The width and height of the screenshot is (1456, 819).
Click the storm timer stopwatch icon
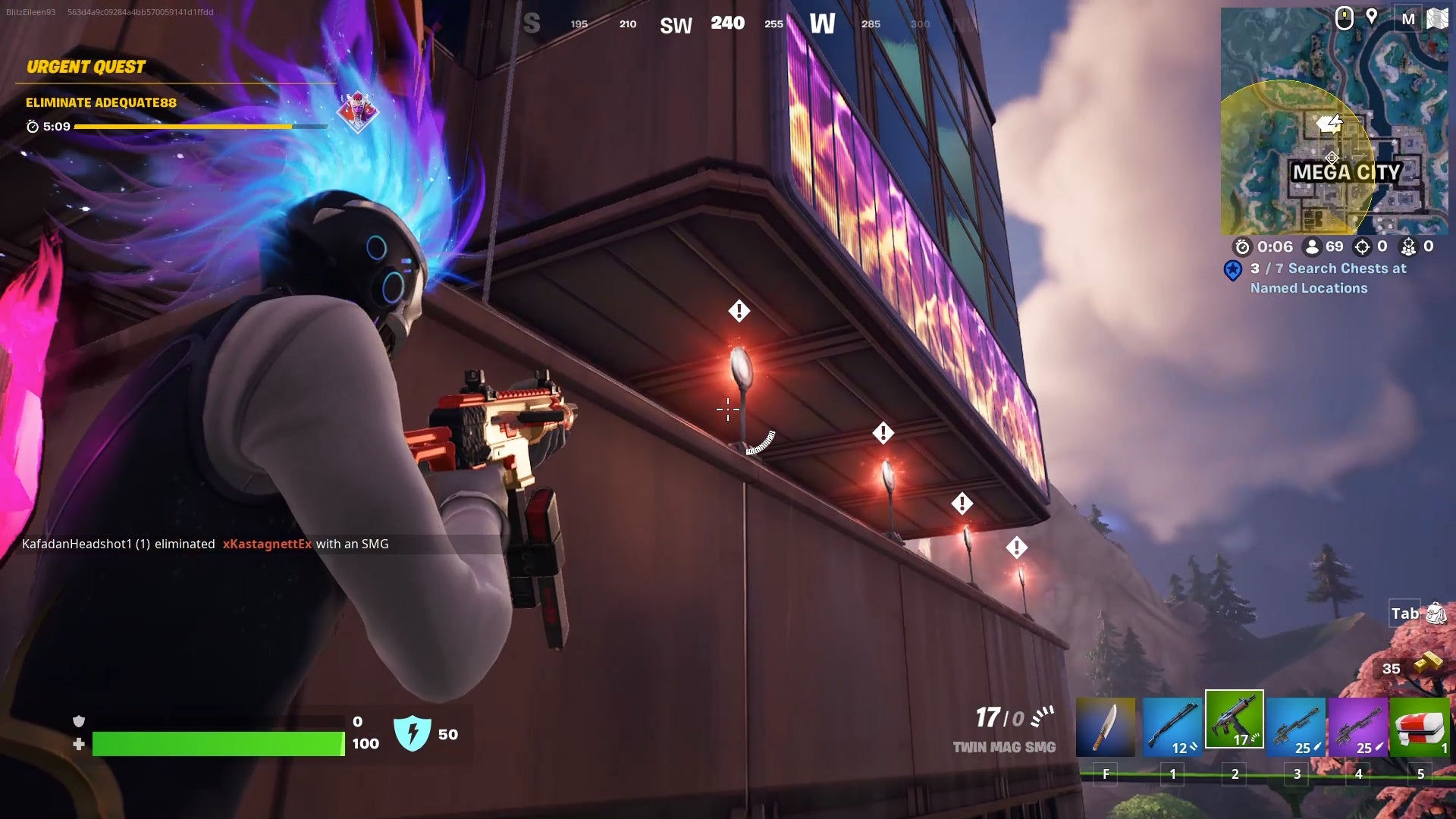(x=1241, y=246)
